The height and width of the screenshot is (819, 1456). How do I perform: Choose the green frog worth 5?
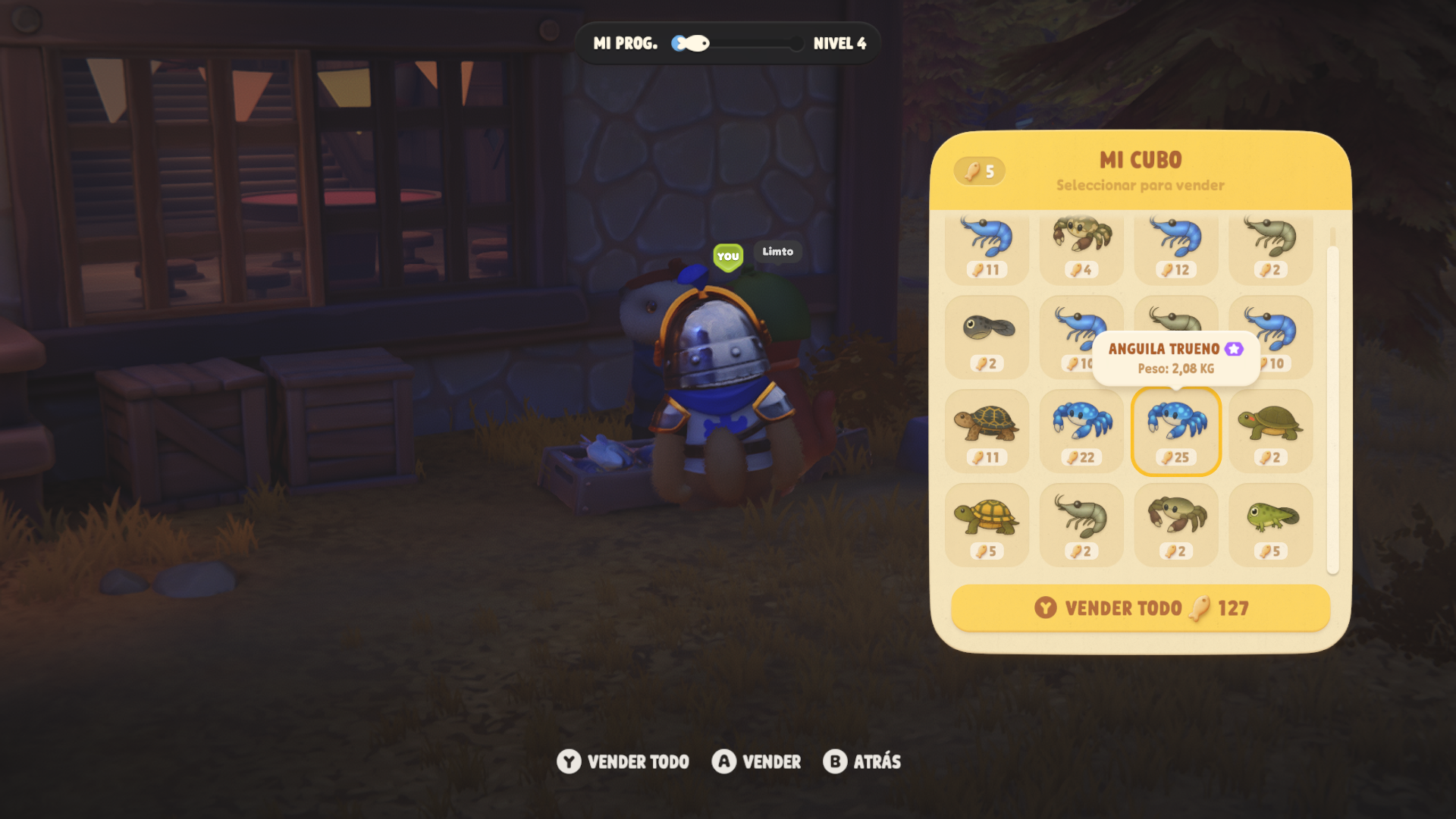click(1271, 526)
